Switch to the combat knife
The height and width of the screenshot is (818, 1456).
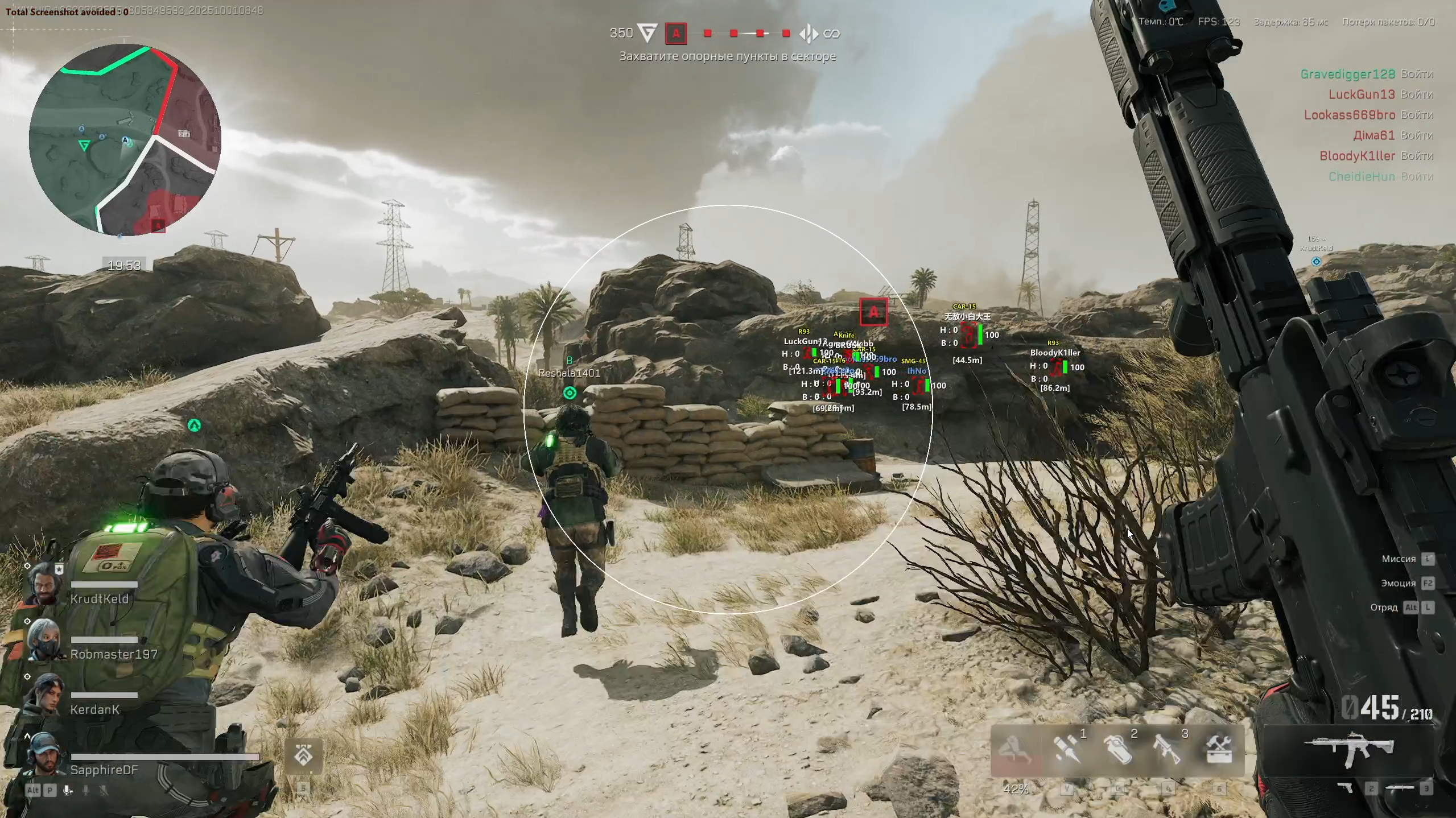[x=1400, y=788]
